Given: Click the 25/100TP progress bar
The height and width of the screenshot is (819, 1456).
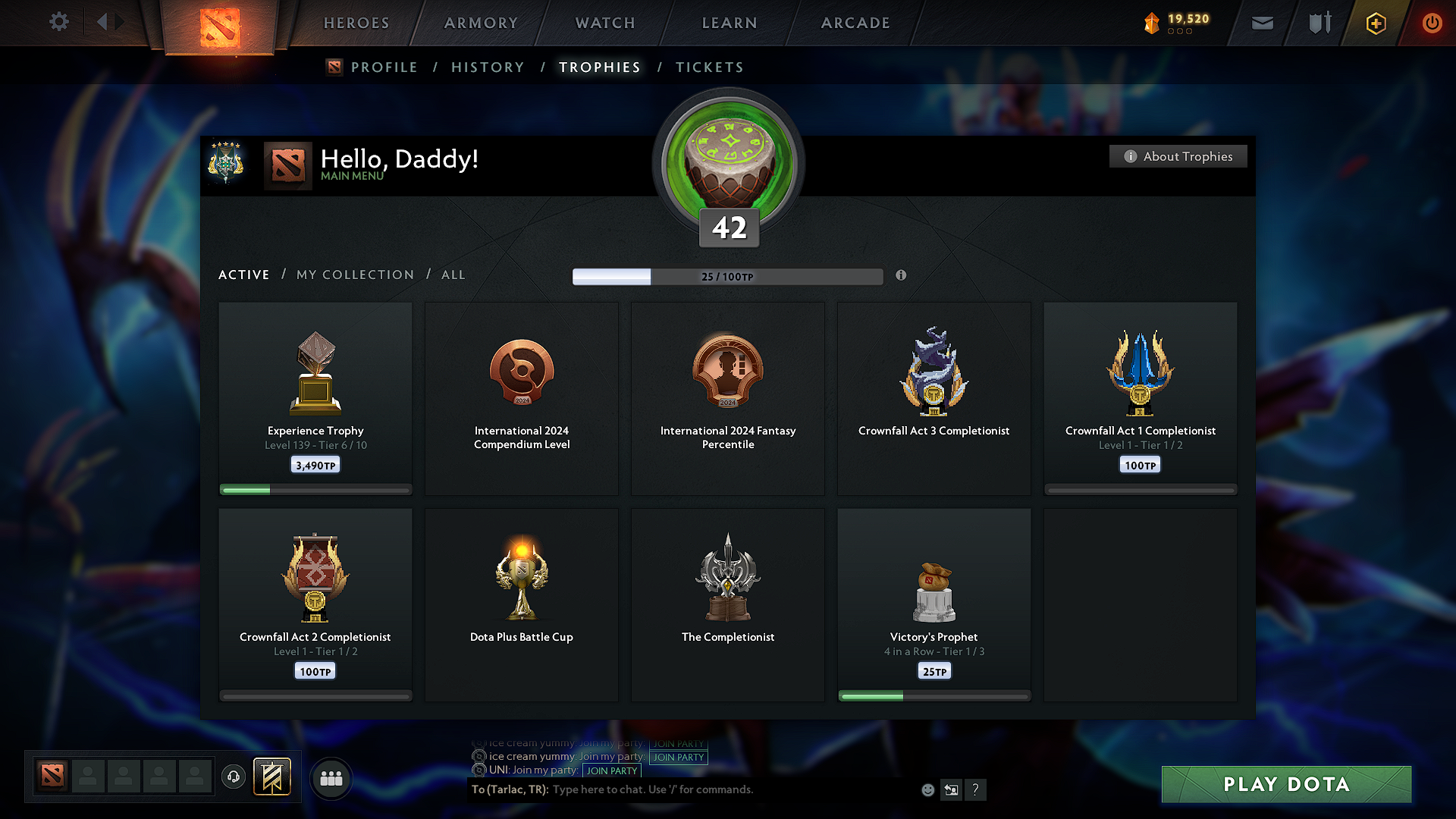Looking at the screenshot, I should click(x=727, y=277).
